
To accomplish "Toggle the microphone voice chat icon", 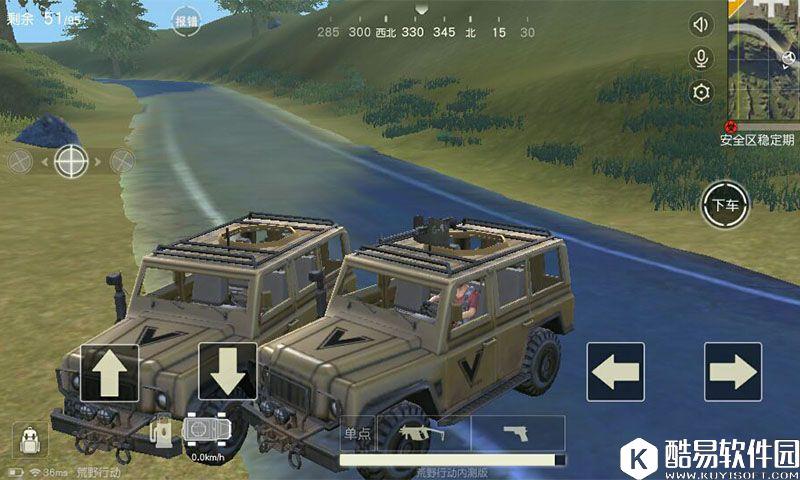I will pos(702,58).
